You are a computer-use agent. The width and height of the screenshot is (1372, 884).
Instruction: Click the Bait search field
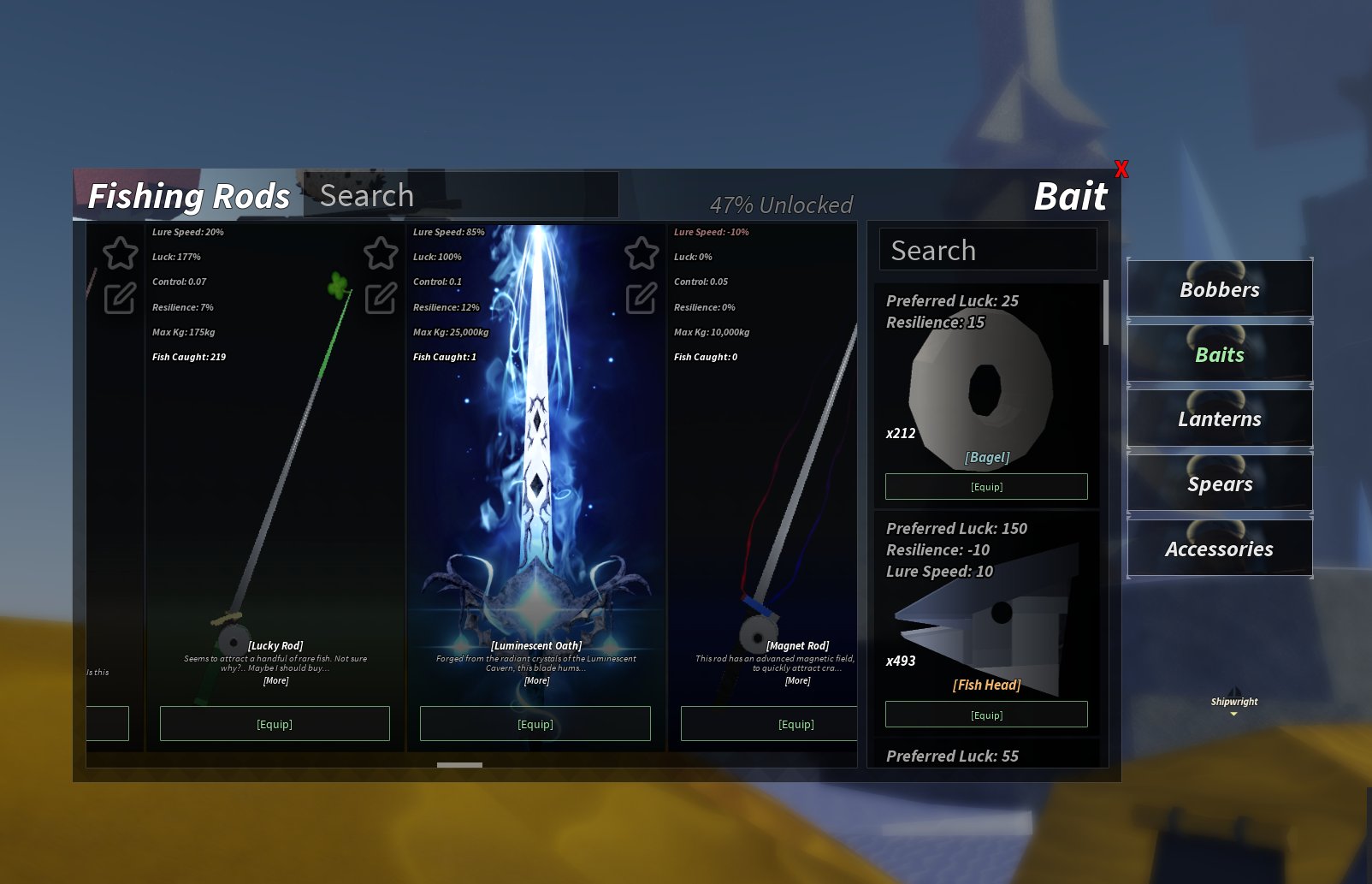(987, 250)
